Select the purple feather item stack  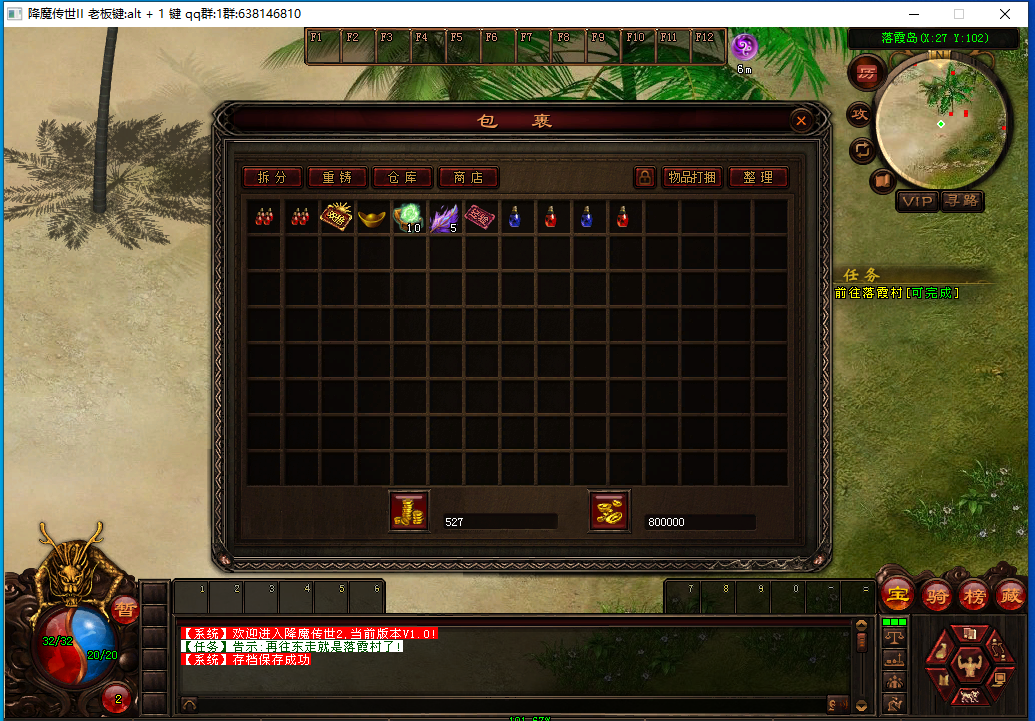point(444,217)
